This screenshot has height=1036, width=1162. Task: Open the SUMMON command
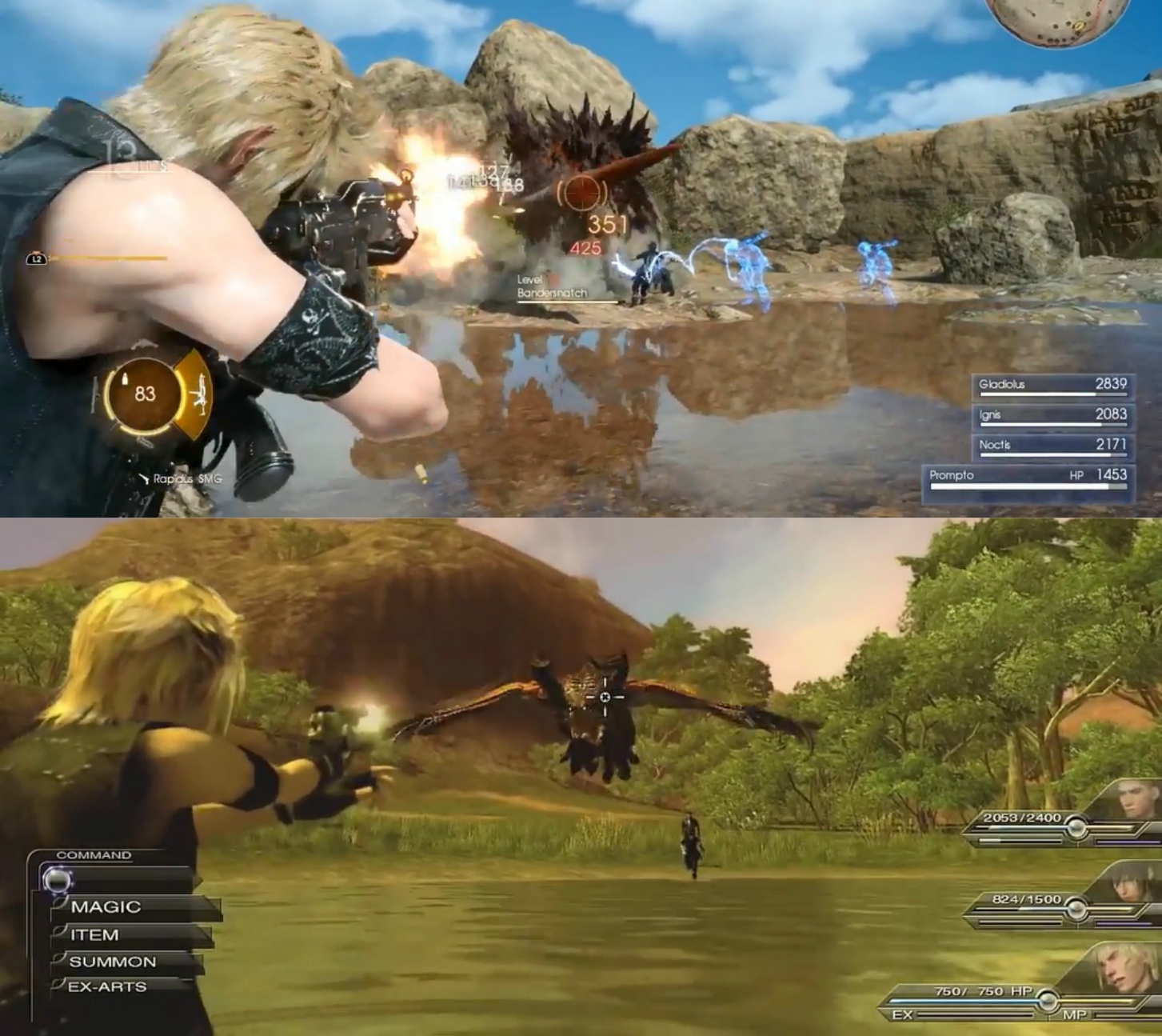point(112,962)
